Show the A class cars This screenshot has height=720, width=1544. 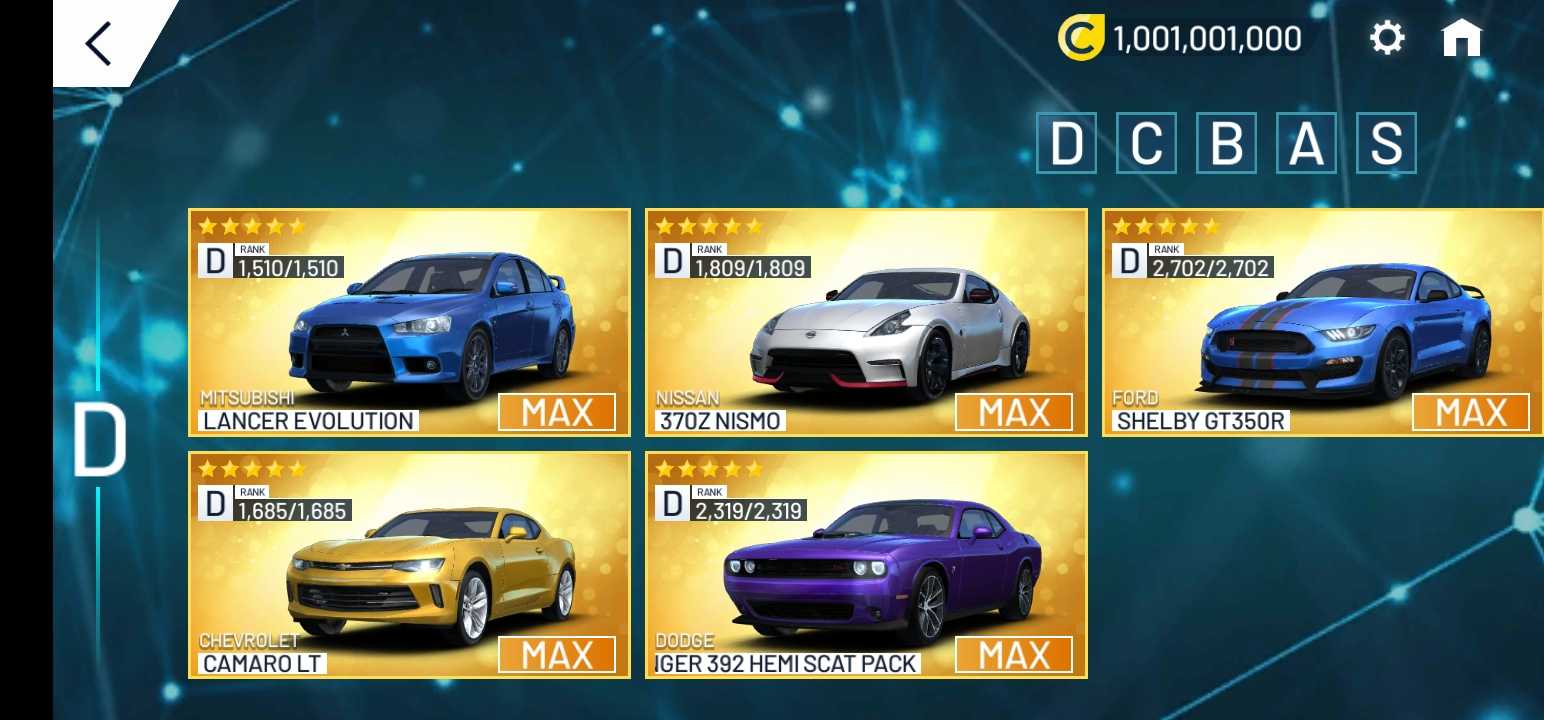coord(1306,143)
